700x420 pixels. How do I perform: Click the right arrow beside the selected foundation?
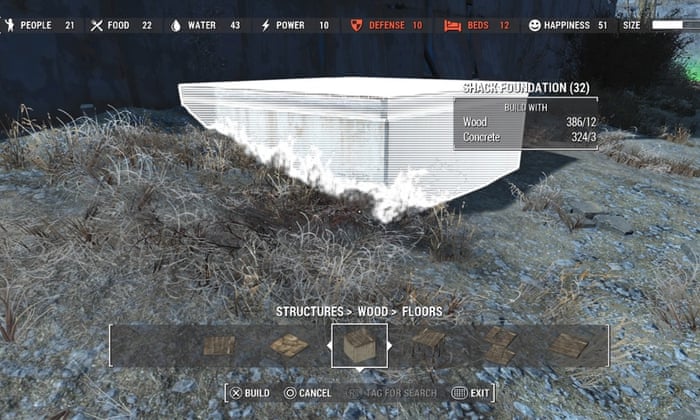click(x=391, y=346)
